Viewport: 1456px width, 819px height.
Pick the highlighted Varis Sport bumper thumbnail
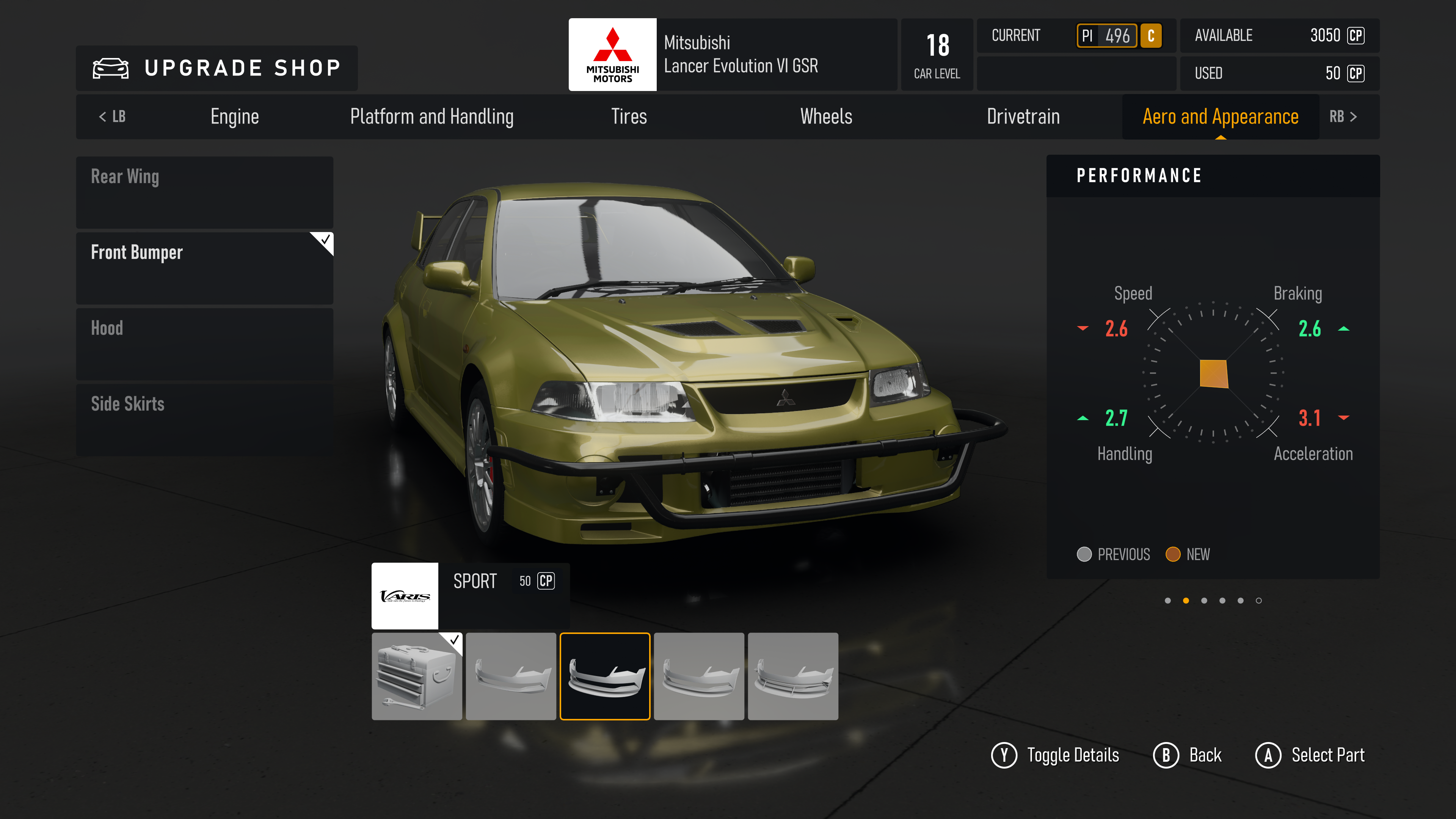point(605,676)
